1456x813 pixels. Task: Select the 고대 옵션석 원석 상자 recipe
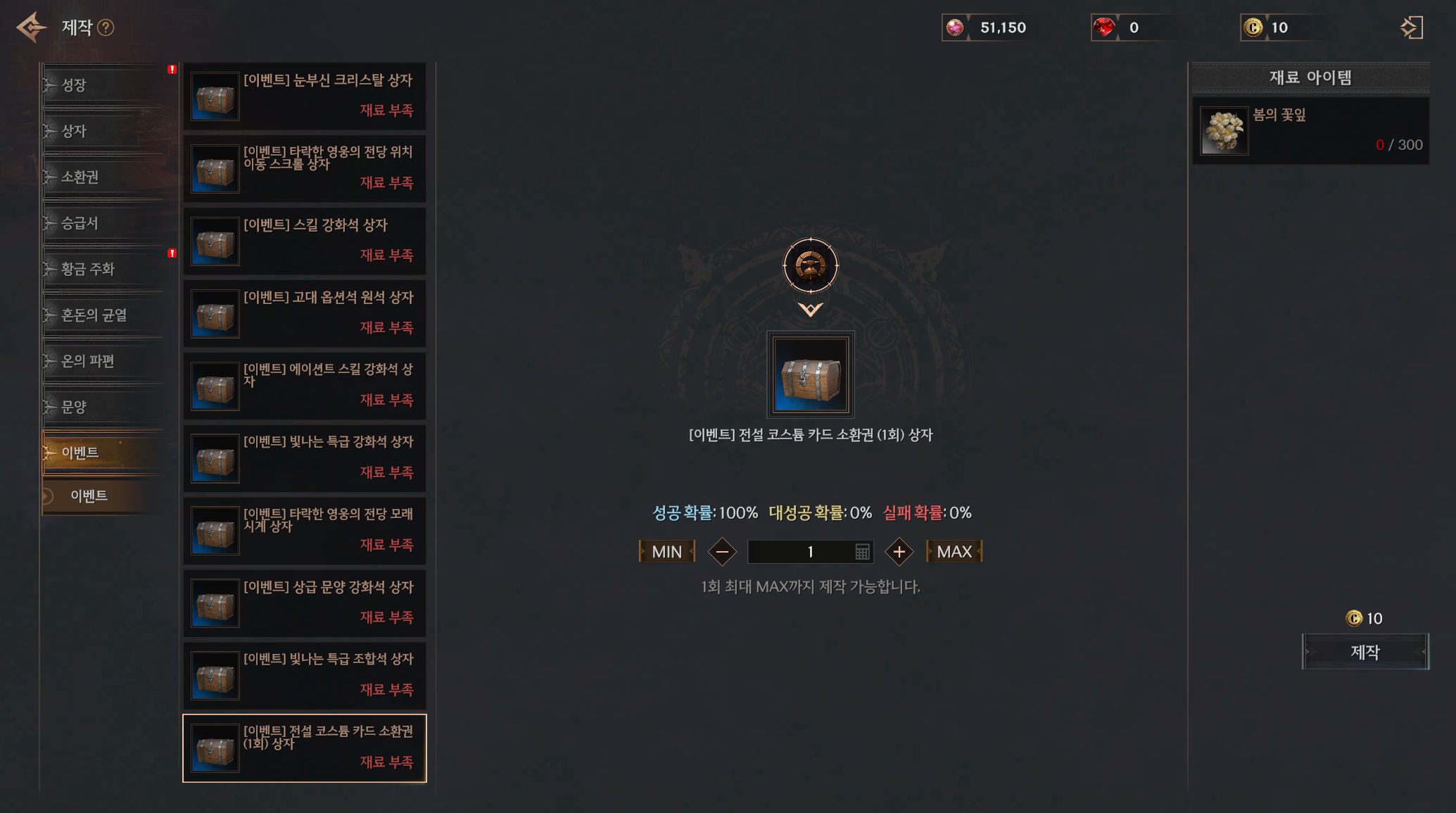(304, 313)
